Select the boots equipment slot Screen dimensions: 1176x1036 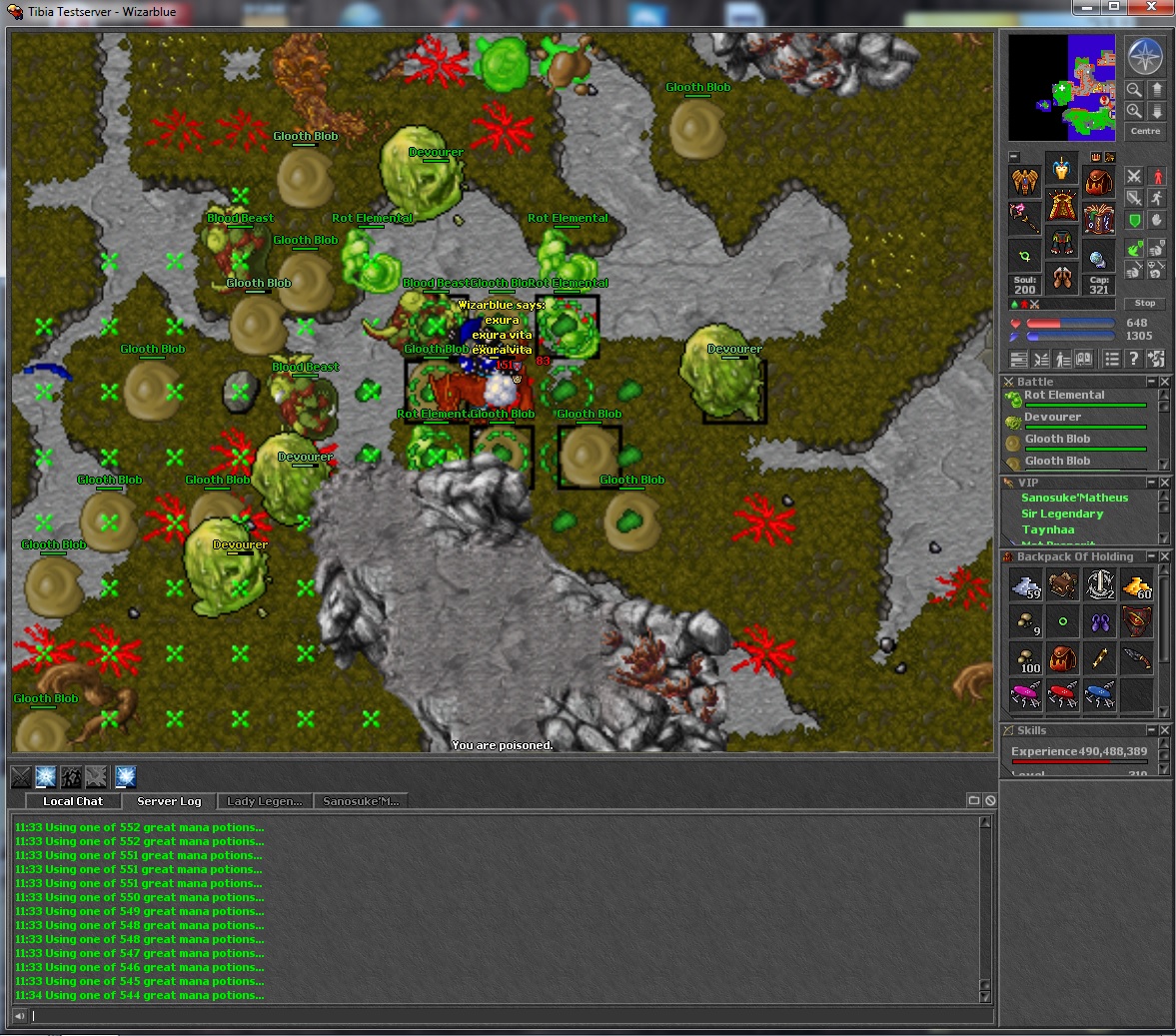point(1061,279)
